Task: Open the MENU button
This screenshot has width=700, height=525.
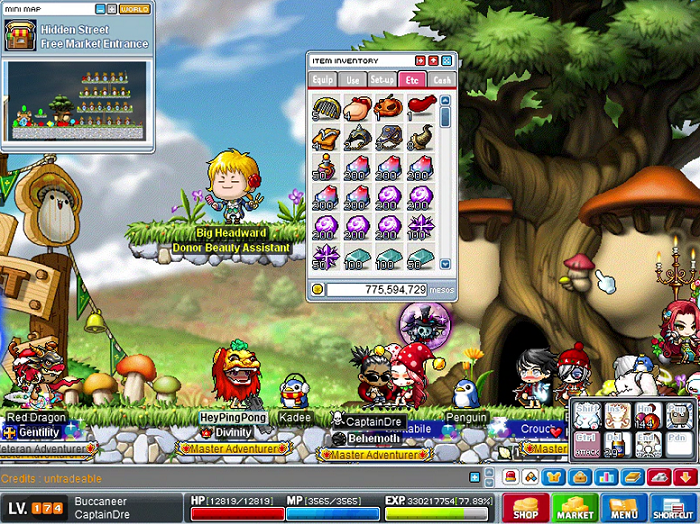Action: pos(623,508)
